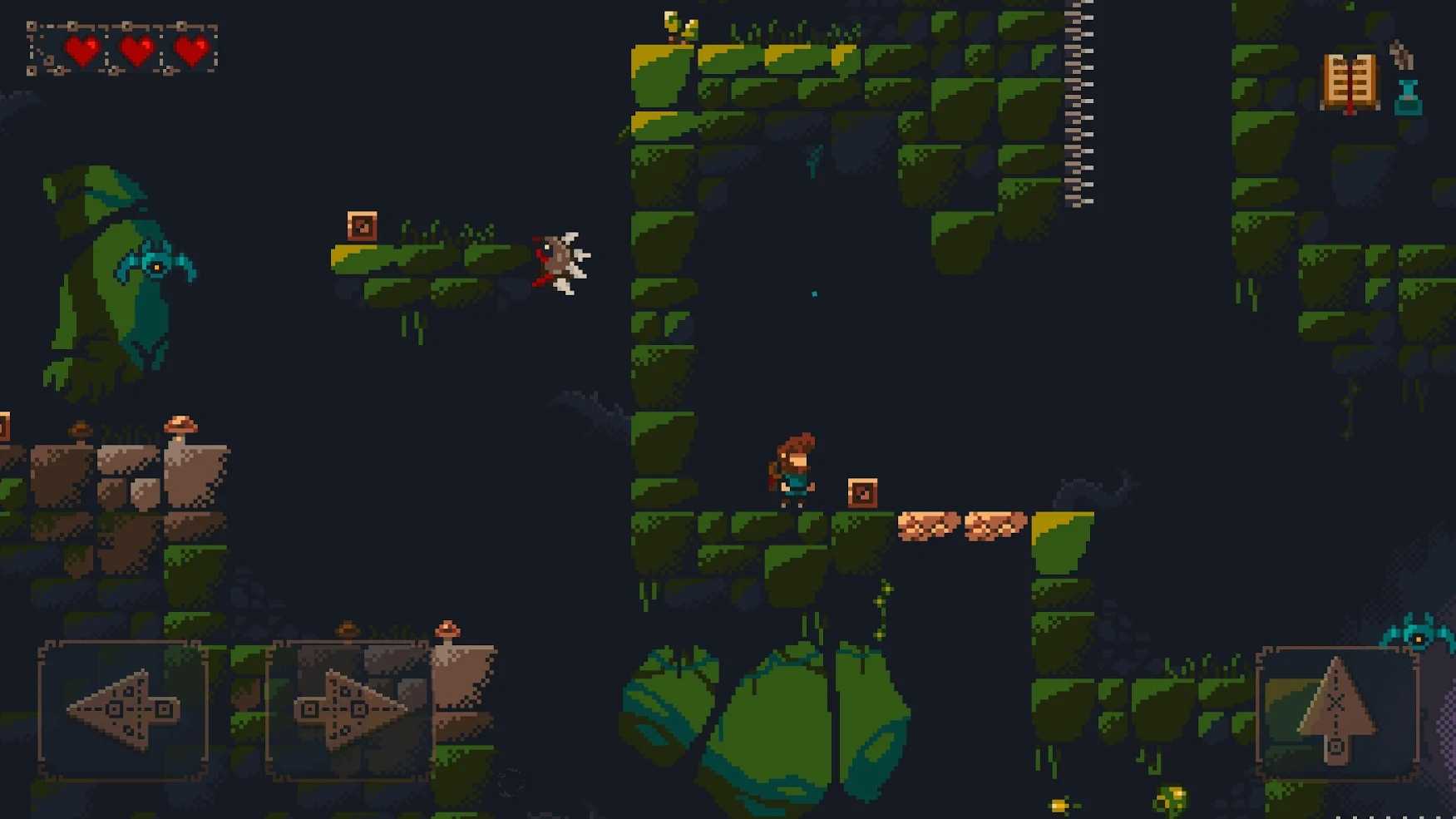The width and height of the screenshot is (1456, 819).
Task: Click the yellow bird on the top platform
Action: [x=675, y=22]
